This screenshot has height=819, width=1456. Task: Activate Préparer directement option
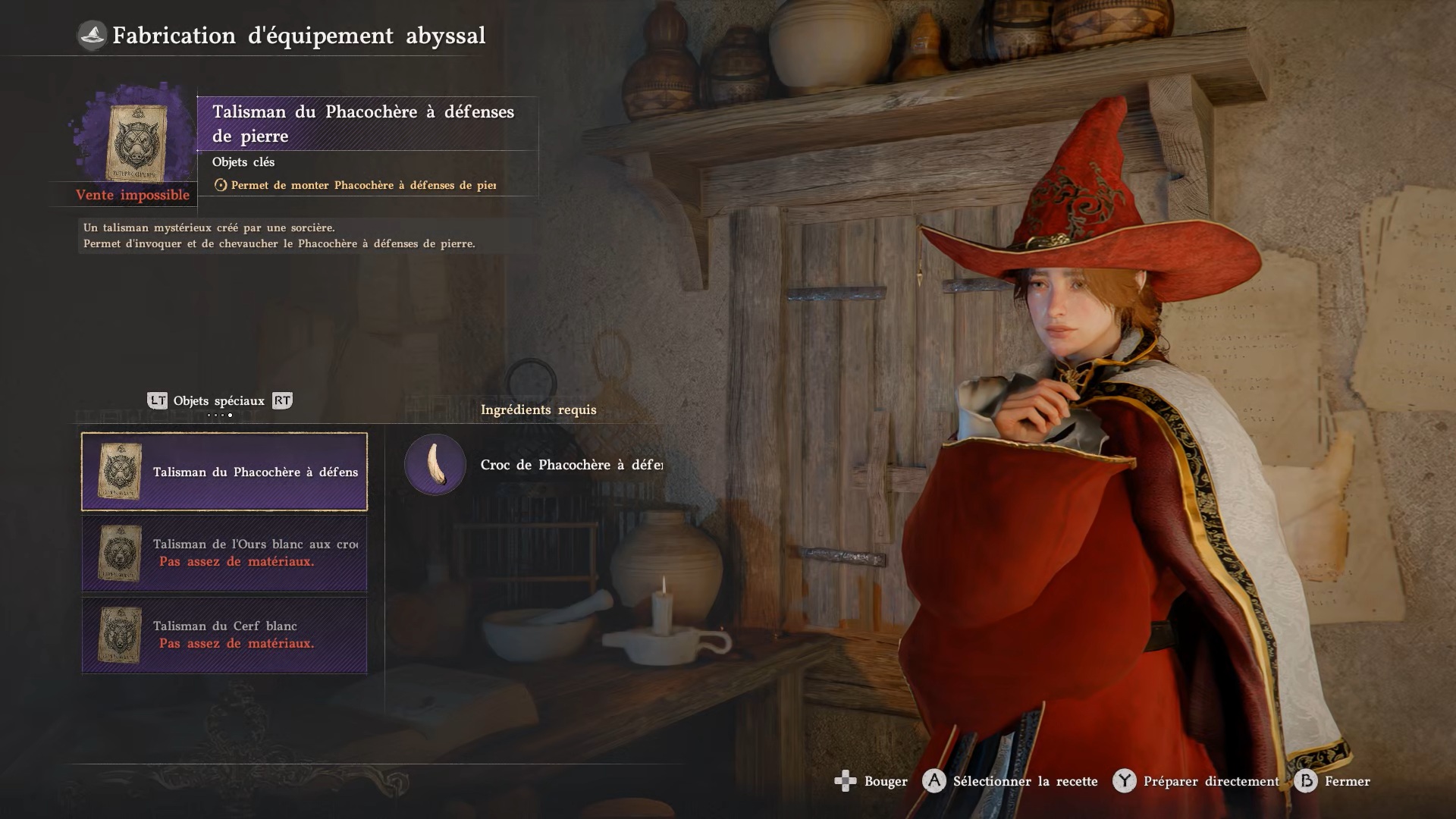[1197, 781]
